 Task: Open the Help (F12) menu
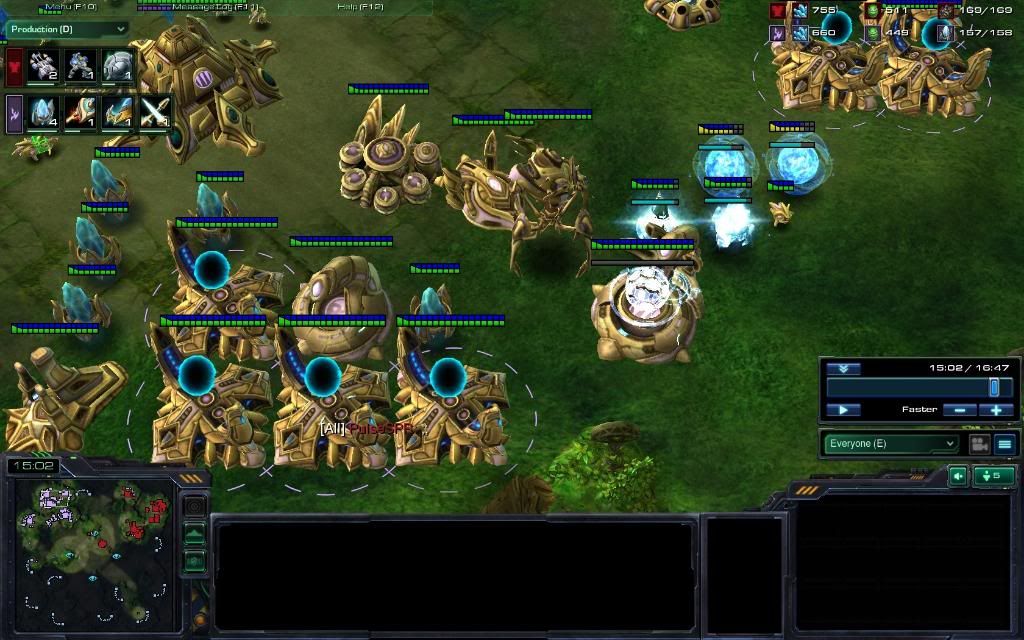click(x=360, y=7)
